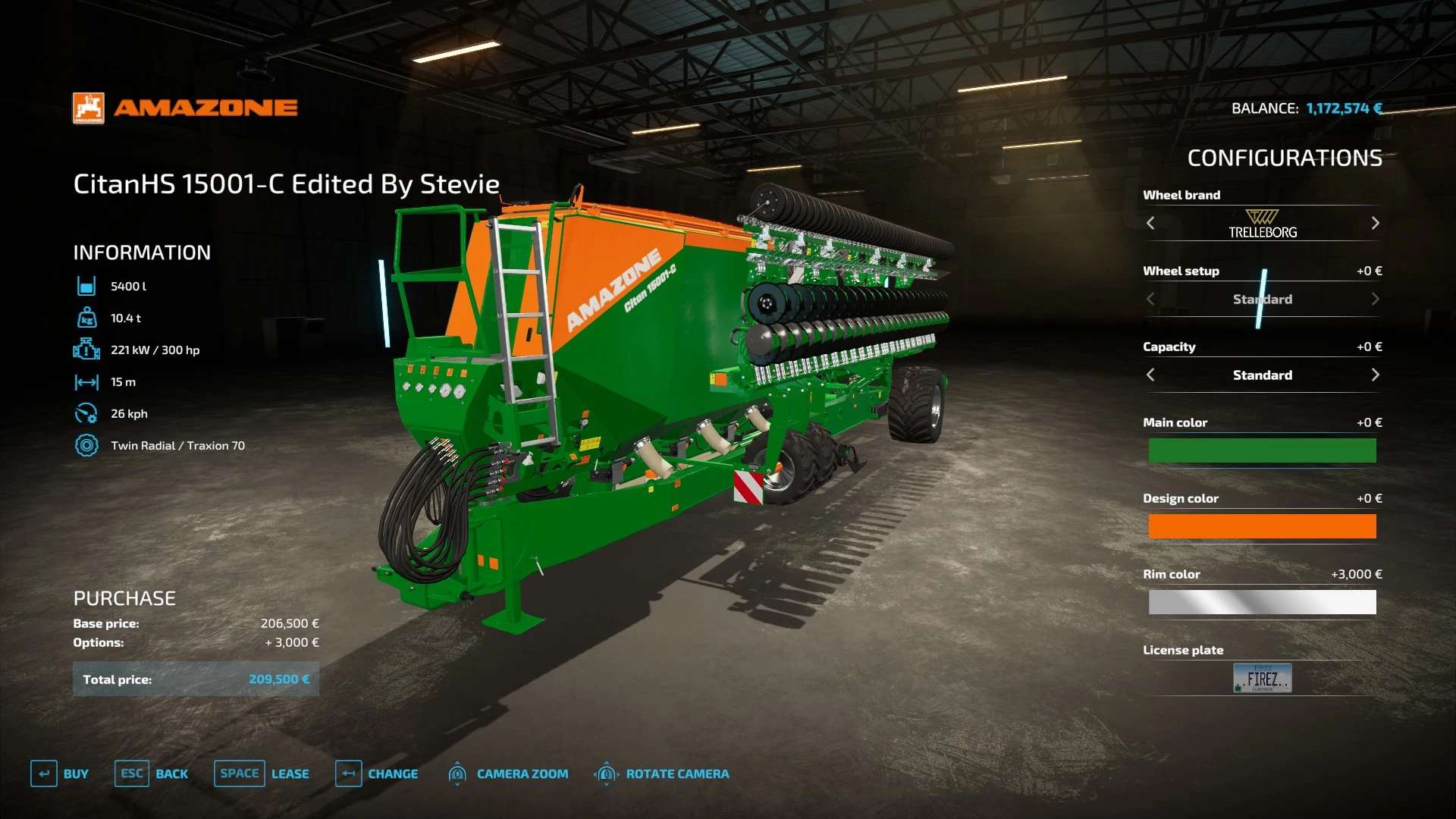Go back from the shop configuration
Image resolution: width=1456 pixels, height=819 pixels.
[x=152, y=773]
